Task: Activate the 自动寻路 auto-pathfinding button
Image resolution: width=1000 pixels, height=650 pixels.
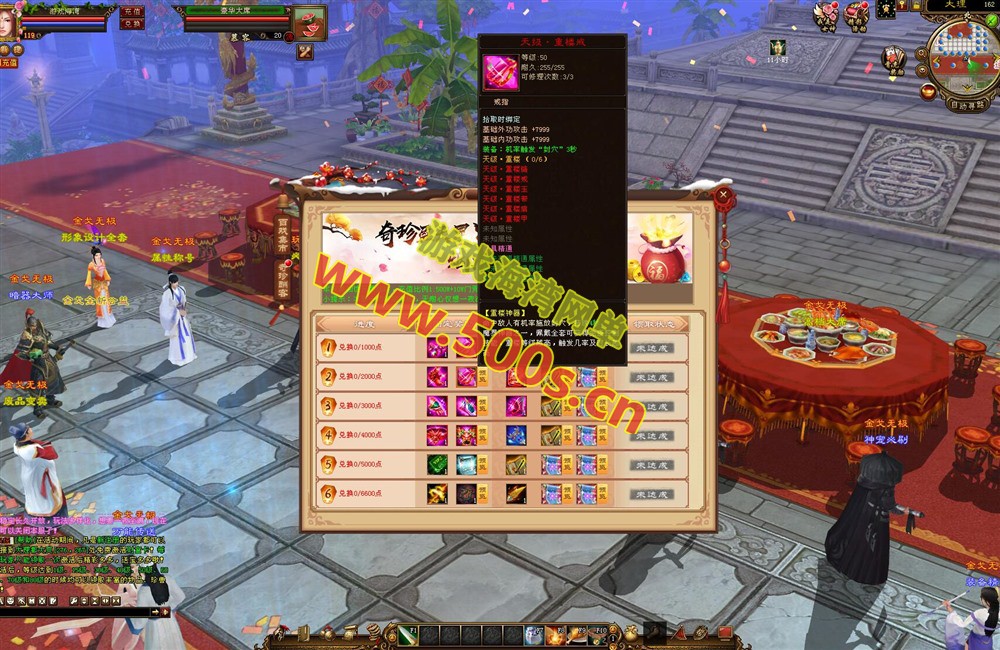Action: pos(965,103)
